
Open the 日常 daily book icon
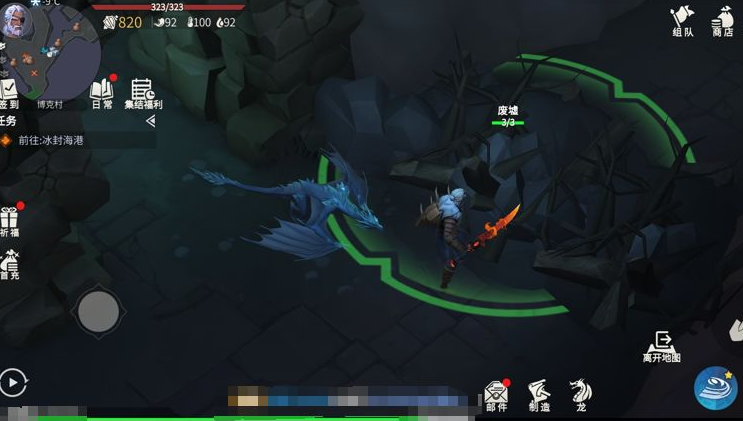(102, 92)
